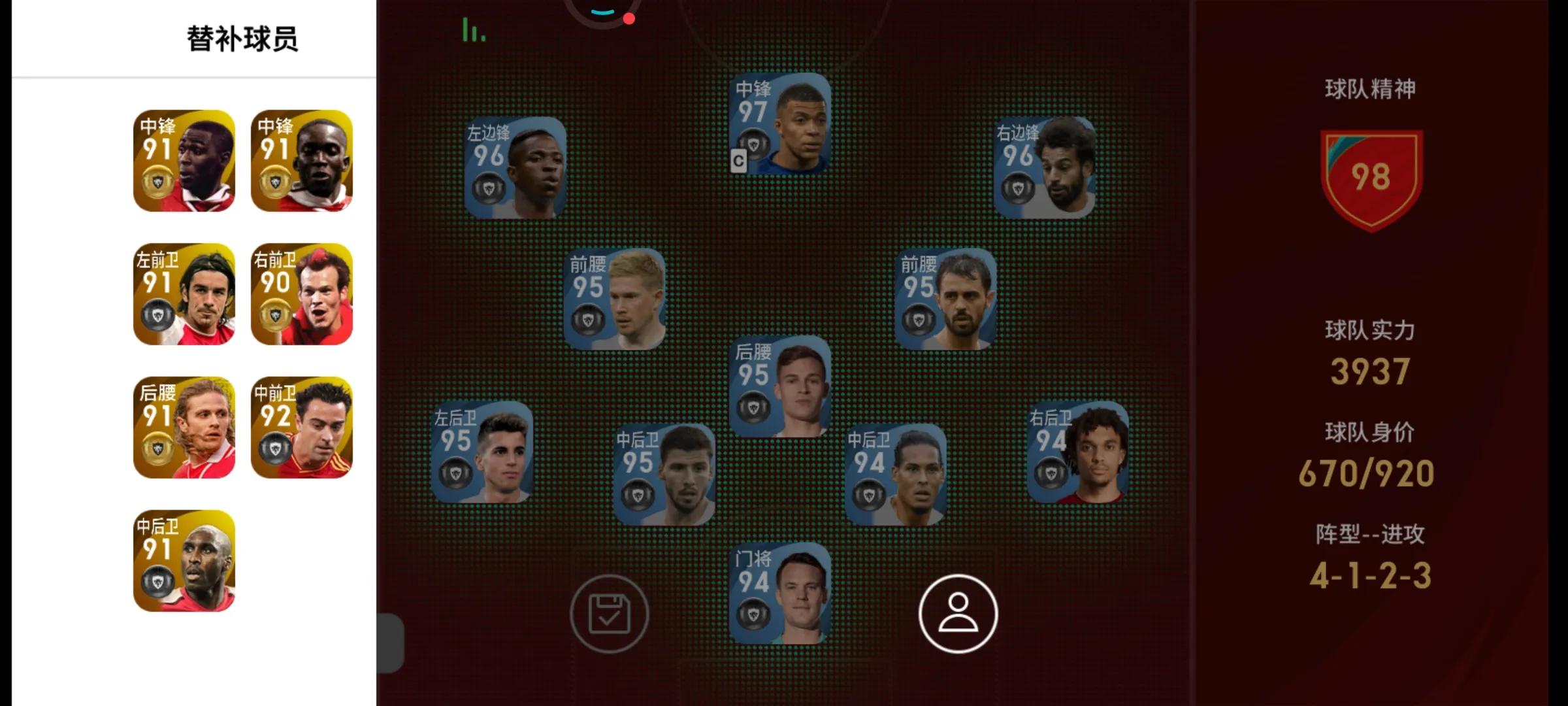This screenshot has width=1568, height=706.
Task: Select the 97-rated centre forward card
Action: click(779, 124)
